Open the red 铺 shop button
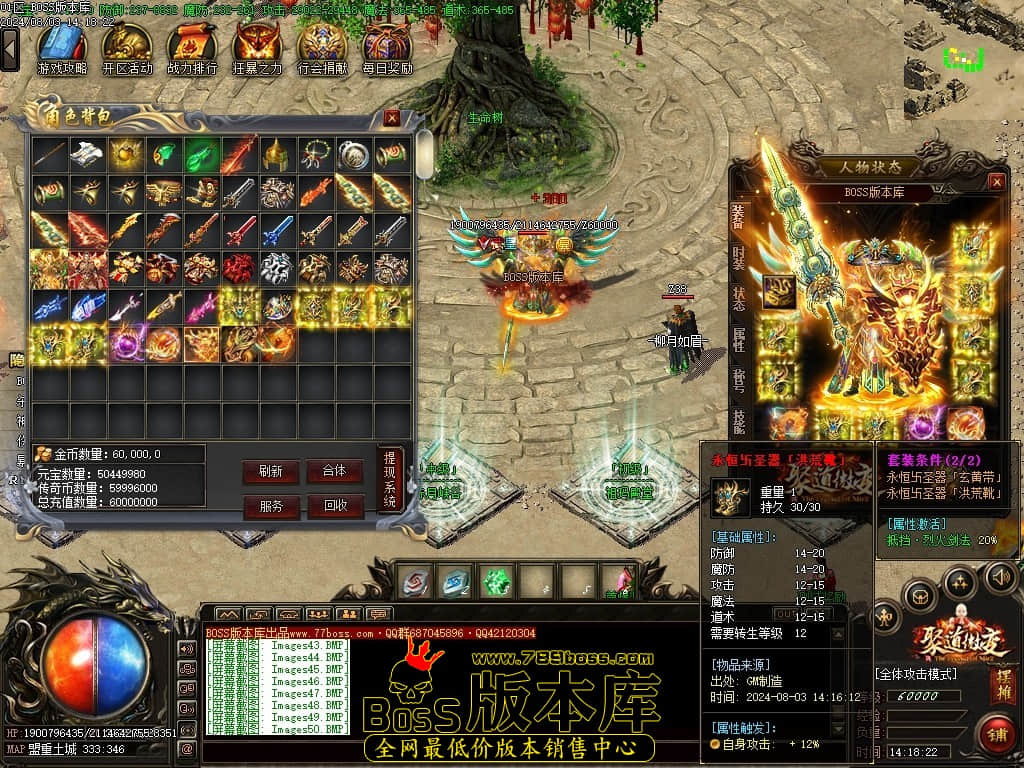Image resolution: width=1024 pixels, height=768 pixels. tap(996, 733)
